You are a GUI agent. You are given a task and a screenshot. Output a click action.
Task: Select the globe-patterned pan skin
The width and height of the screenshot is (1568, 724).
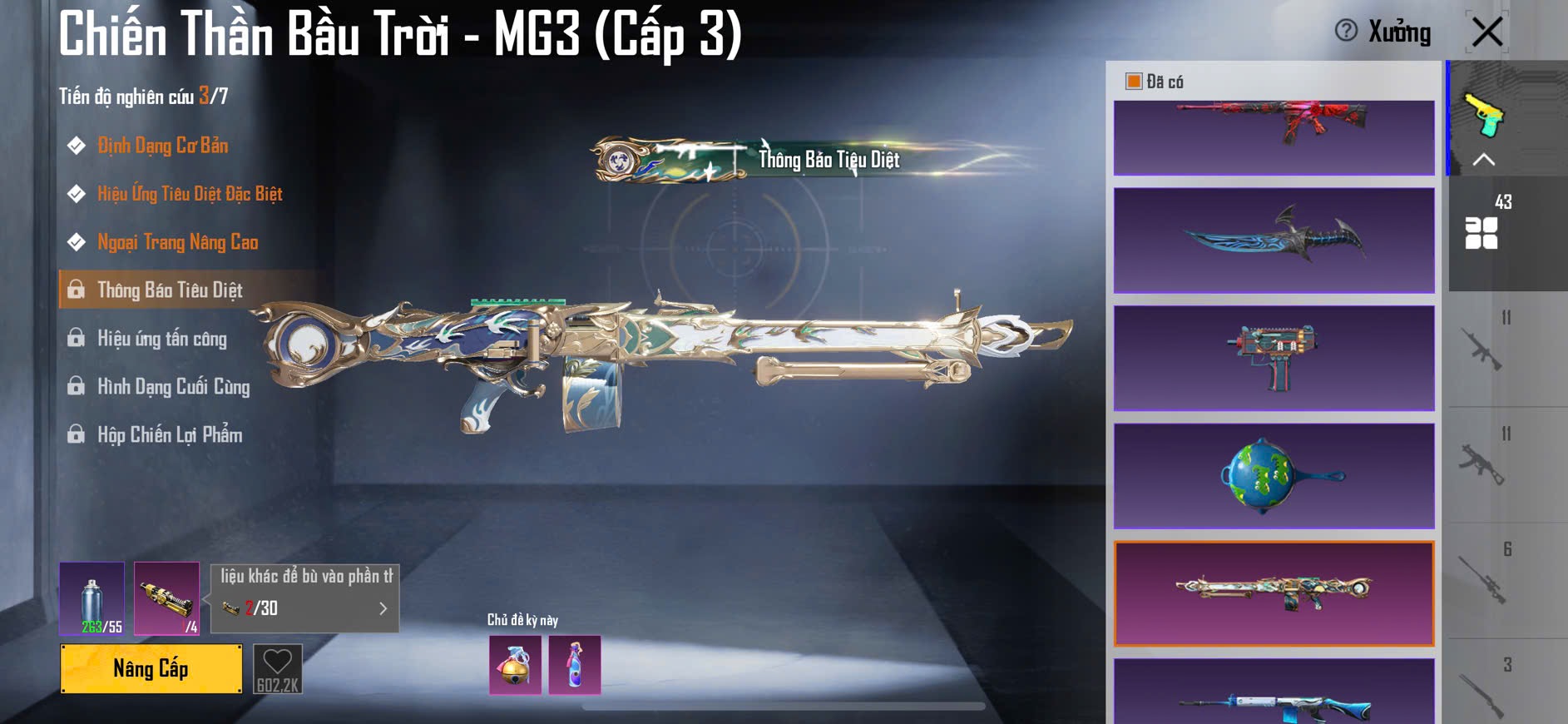coord(1274,476)
